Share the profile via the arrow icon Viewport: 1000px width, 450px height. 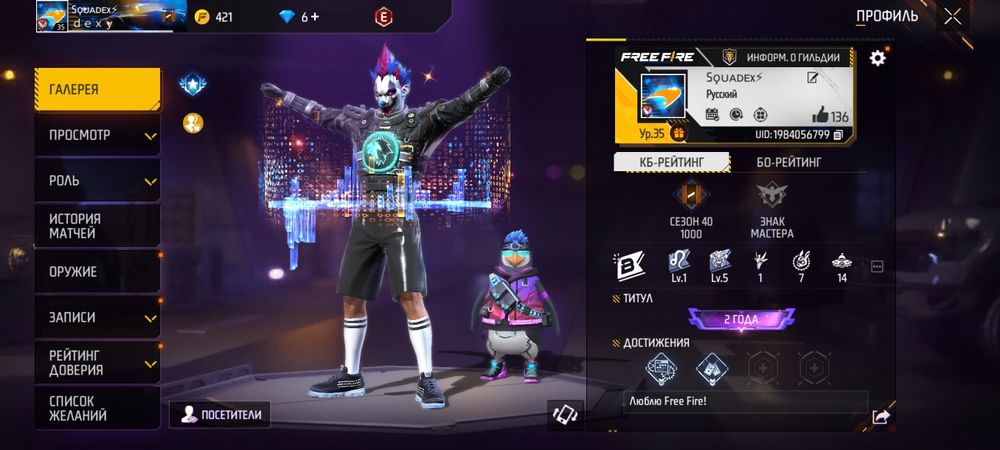[x=880, y=416]
